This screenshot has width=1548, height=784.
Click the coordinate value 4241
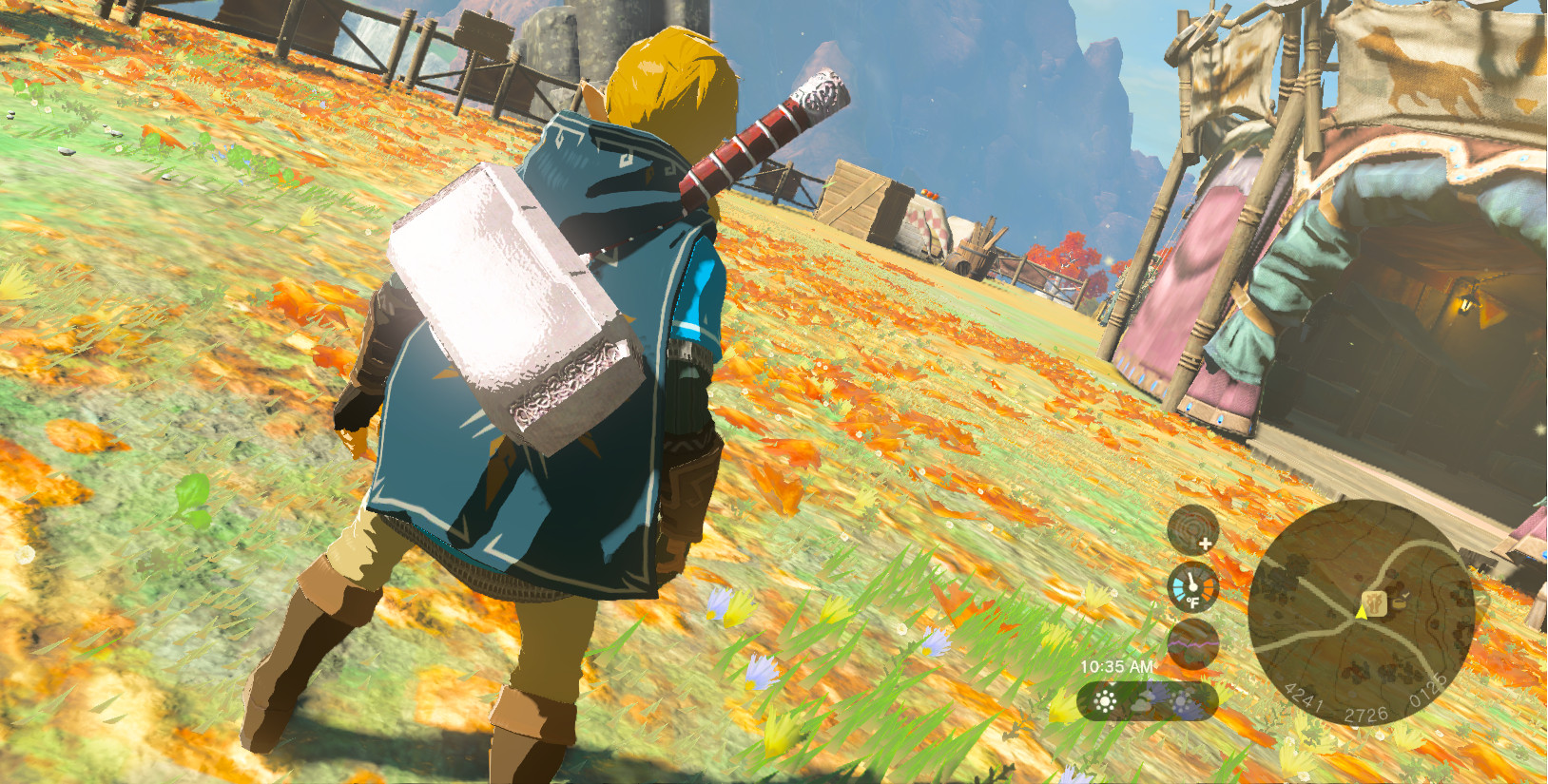(x=1304, y=698)
